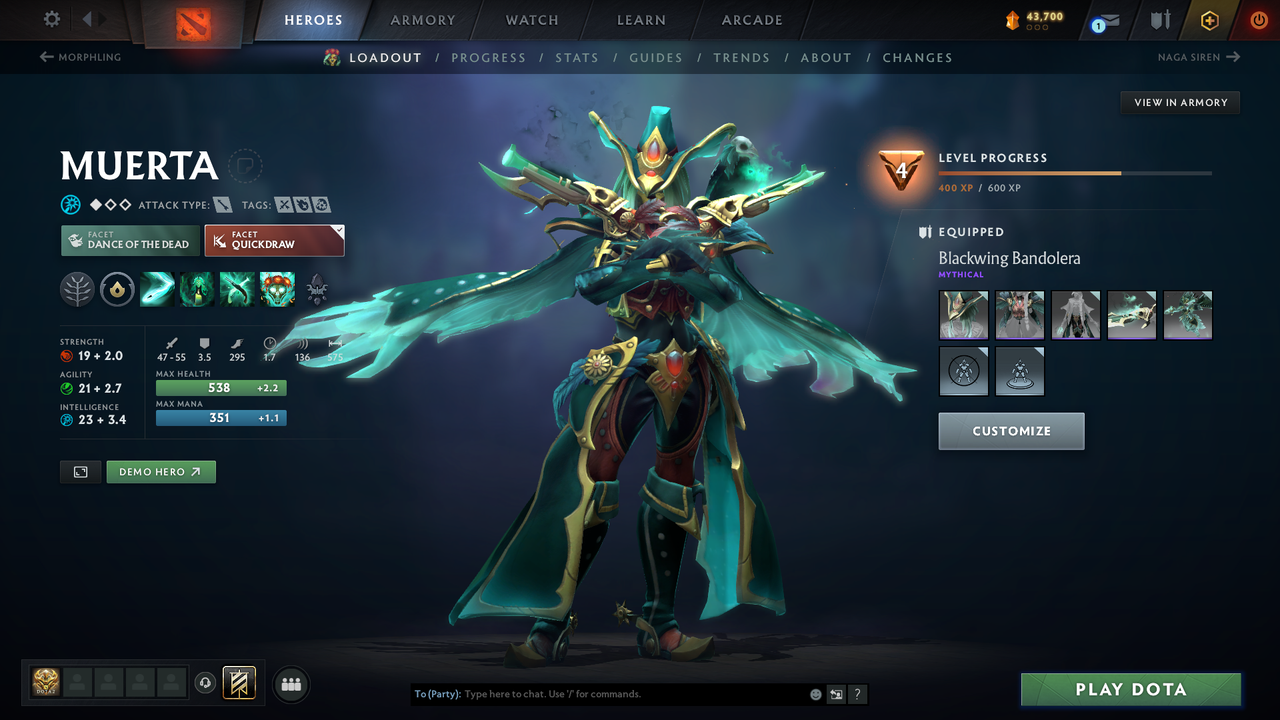The width and height of the screenshot is (1280, 720).
Task: Open the party invite friends icon
Action: (290, 684)
